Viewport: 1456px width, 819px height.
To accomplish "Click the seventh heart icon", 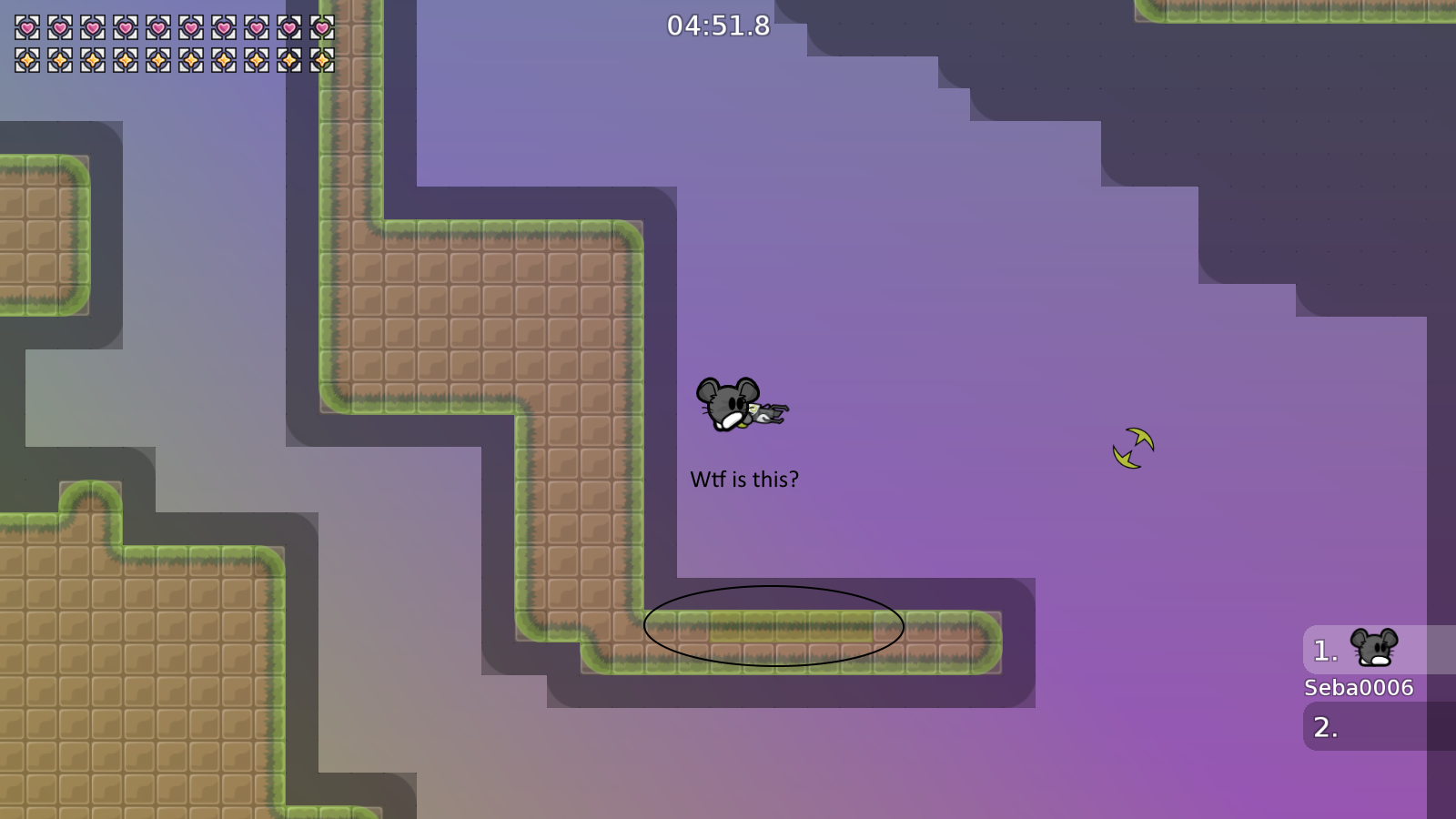I will (x=221, y=25).
